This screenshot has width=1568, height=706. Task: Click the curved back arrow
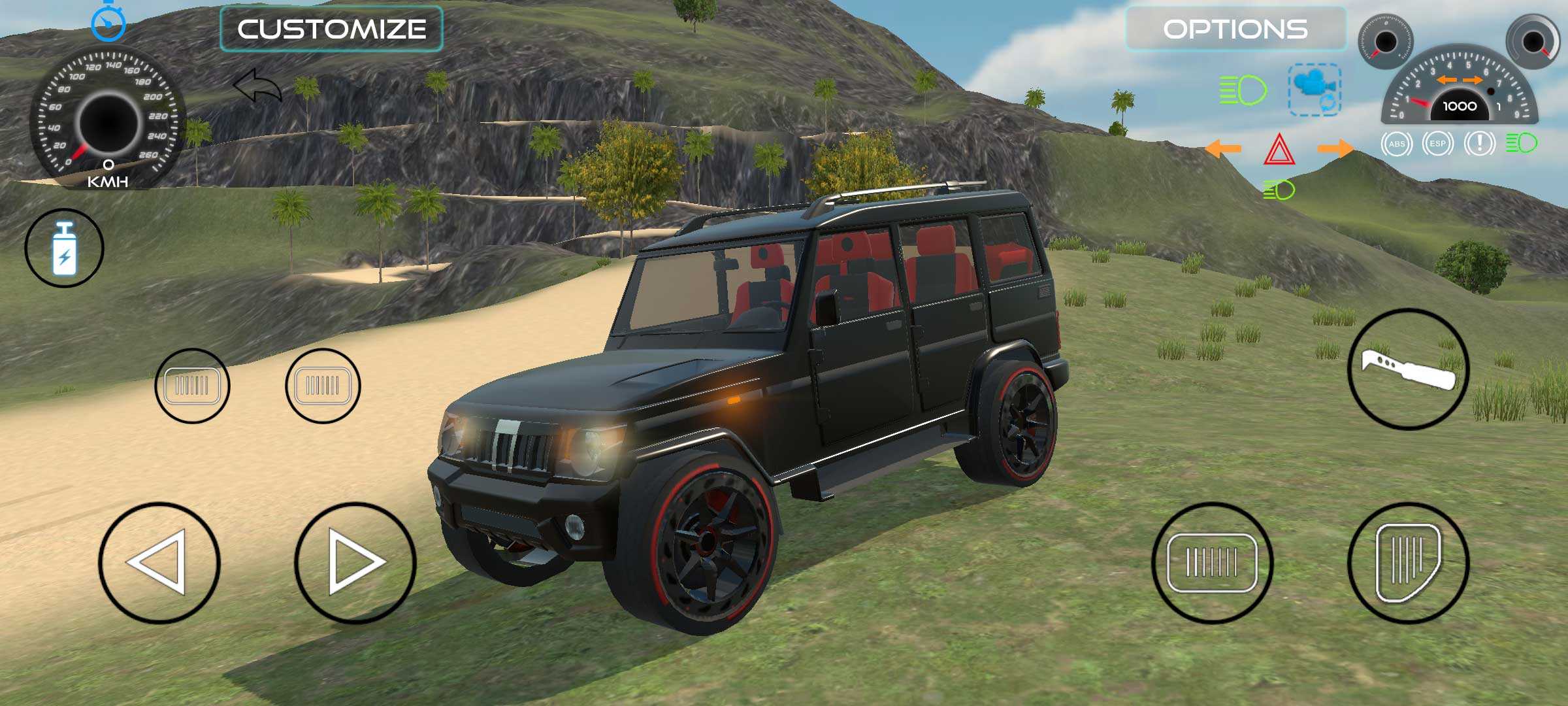point(257,87)
